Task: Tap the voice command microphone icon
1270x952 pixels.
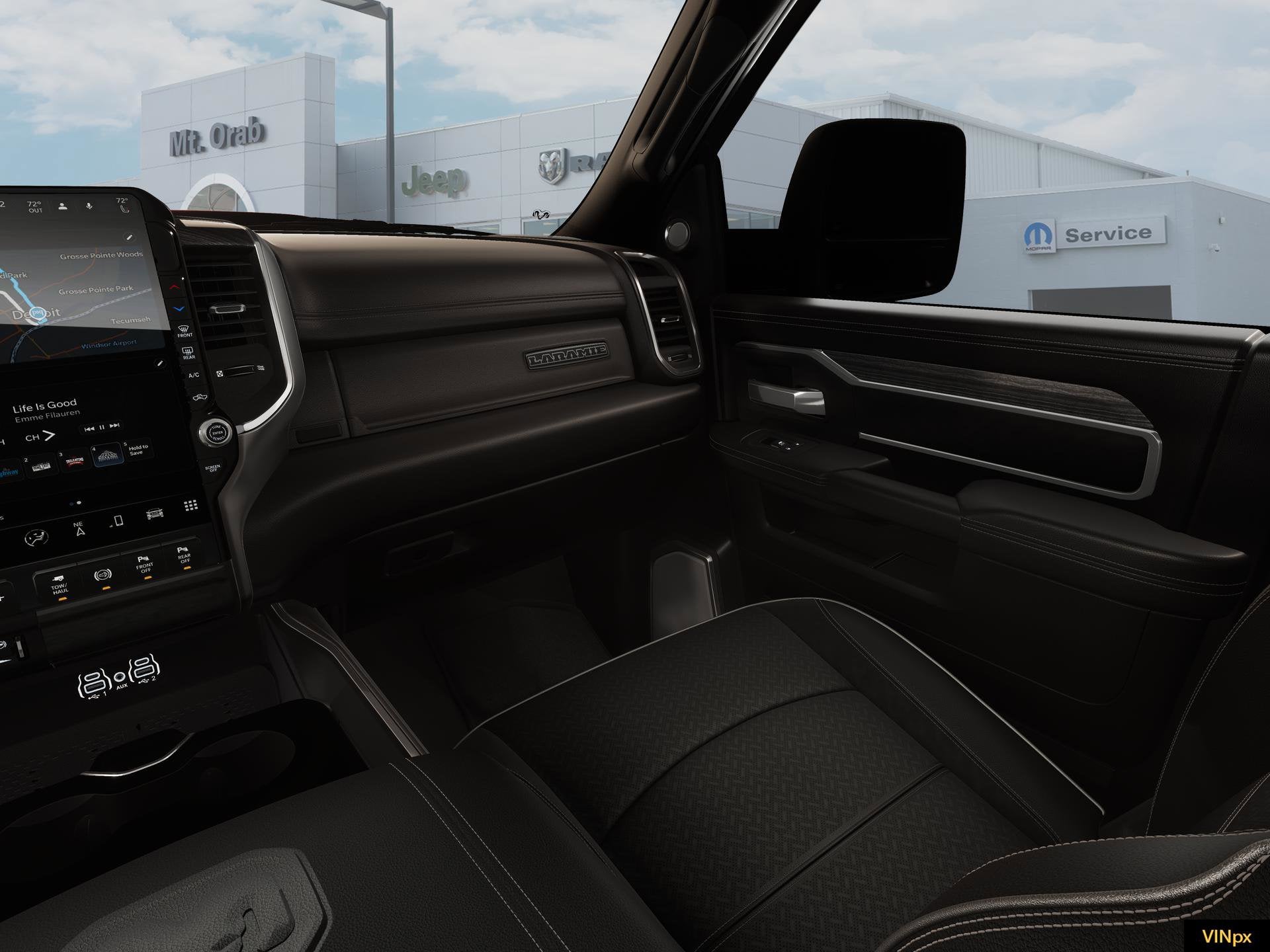Action: (89, 206)
